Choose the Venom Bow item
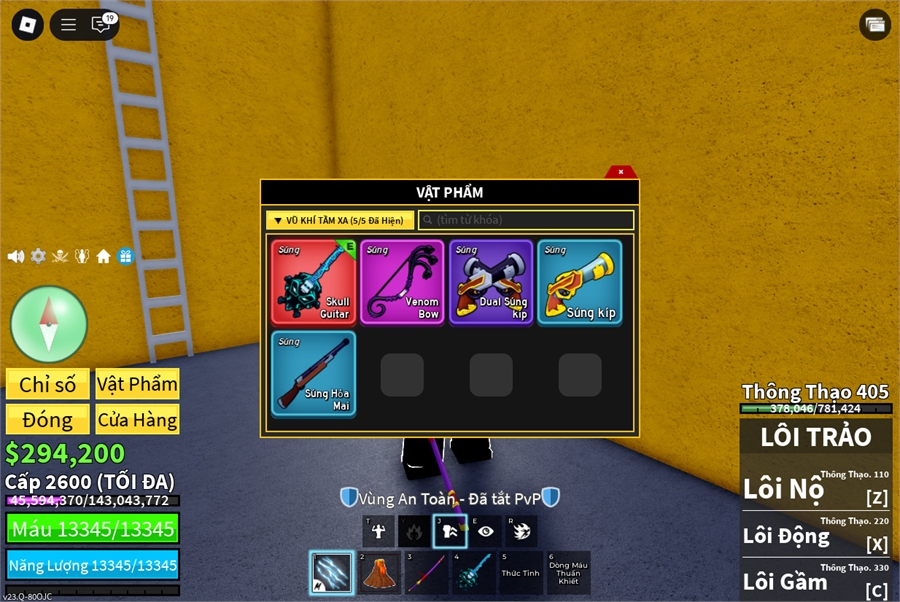 pyautogui.click(x=402, y=281)
